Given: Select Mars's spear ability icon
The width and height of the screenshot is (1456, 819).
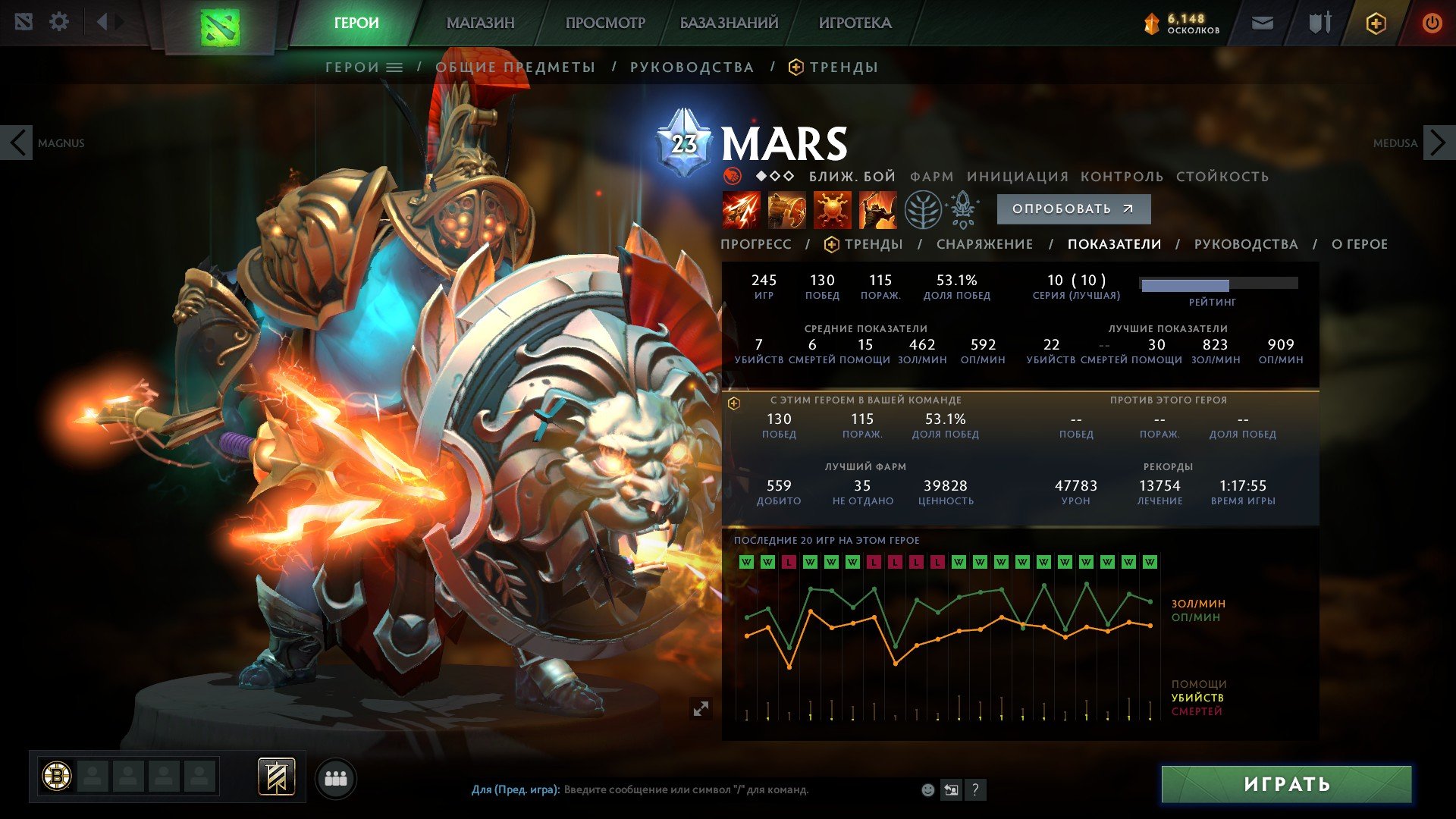Looking at the screenshot, I should (741, 209).
